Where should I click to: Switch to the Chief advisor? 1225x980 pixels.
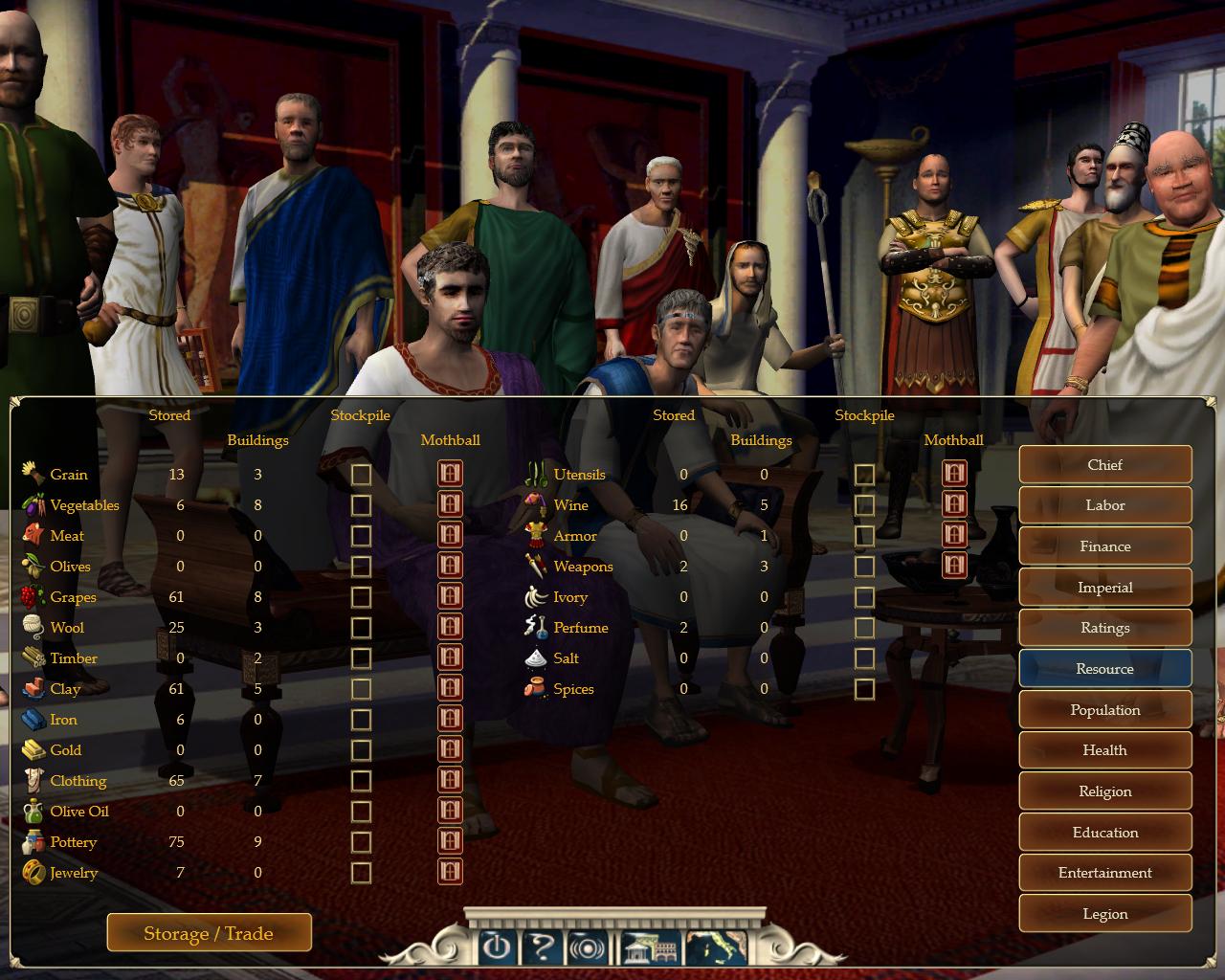click(x=1104, y=465)
